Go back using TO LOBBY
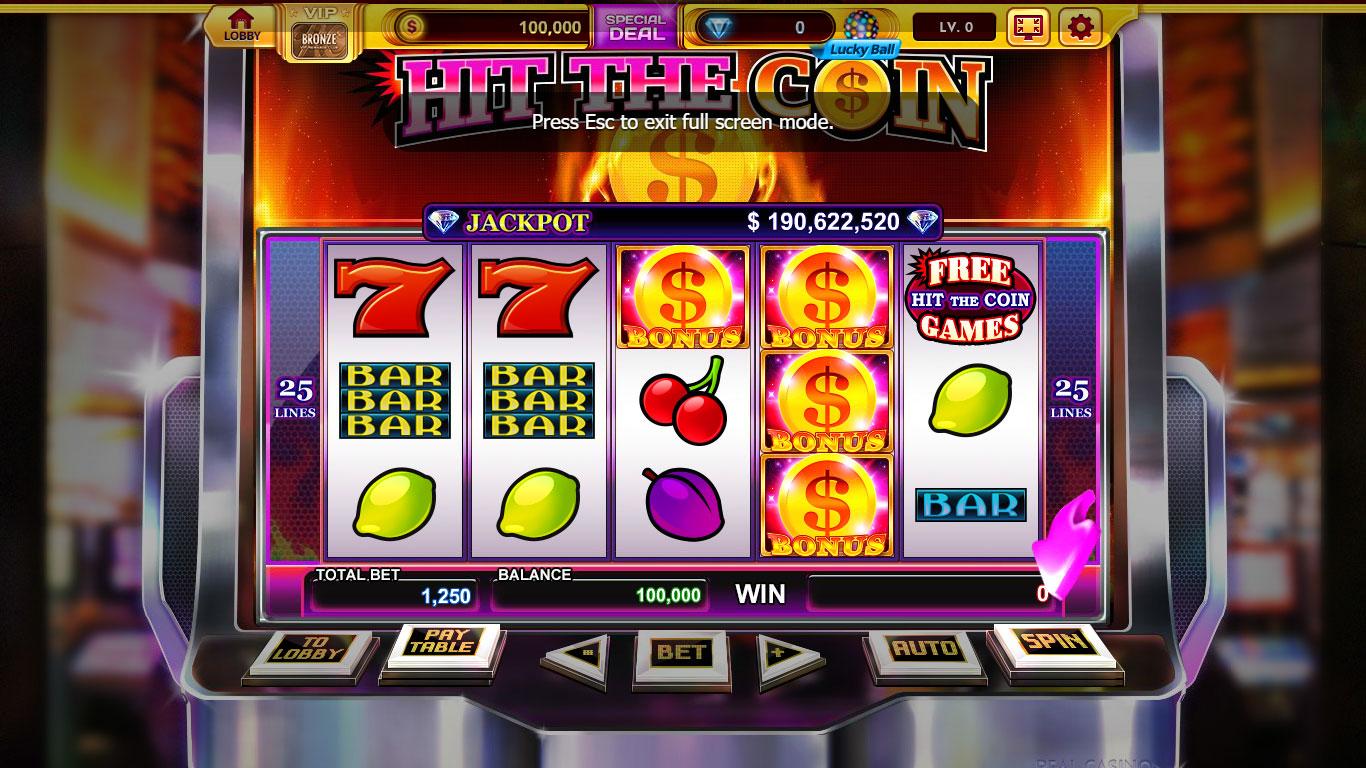The height and width of the screenshot is (768, 1366). click(x=310, y=648)
